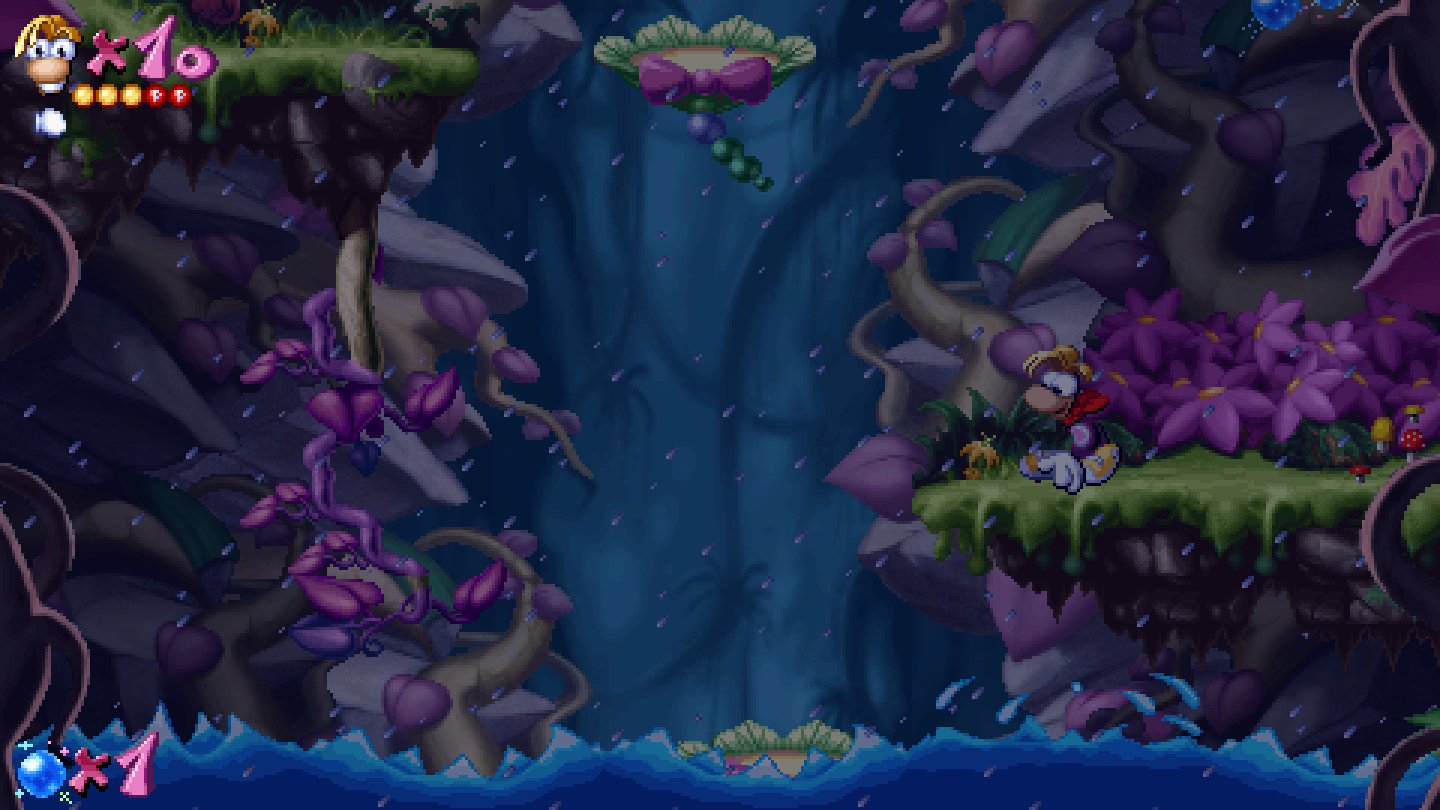Click the yellow-capped mushroom beside it

click(x=1382, y=429)
